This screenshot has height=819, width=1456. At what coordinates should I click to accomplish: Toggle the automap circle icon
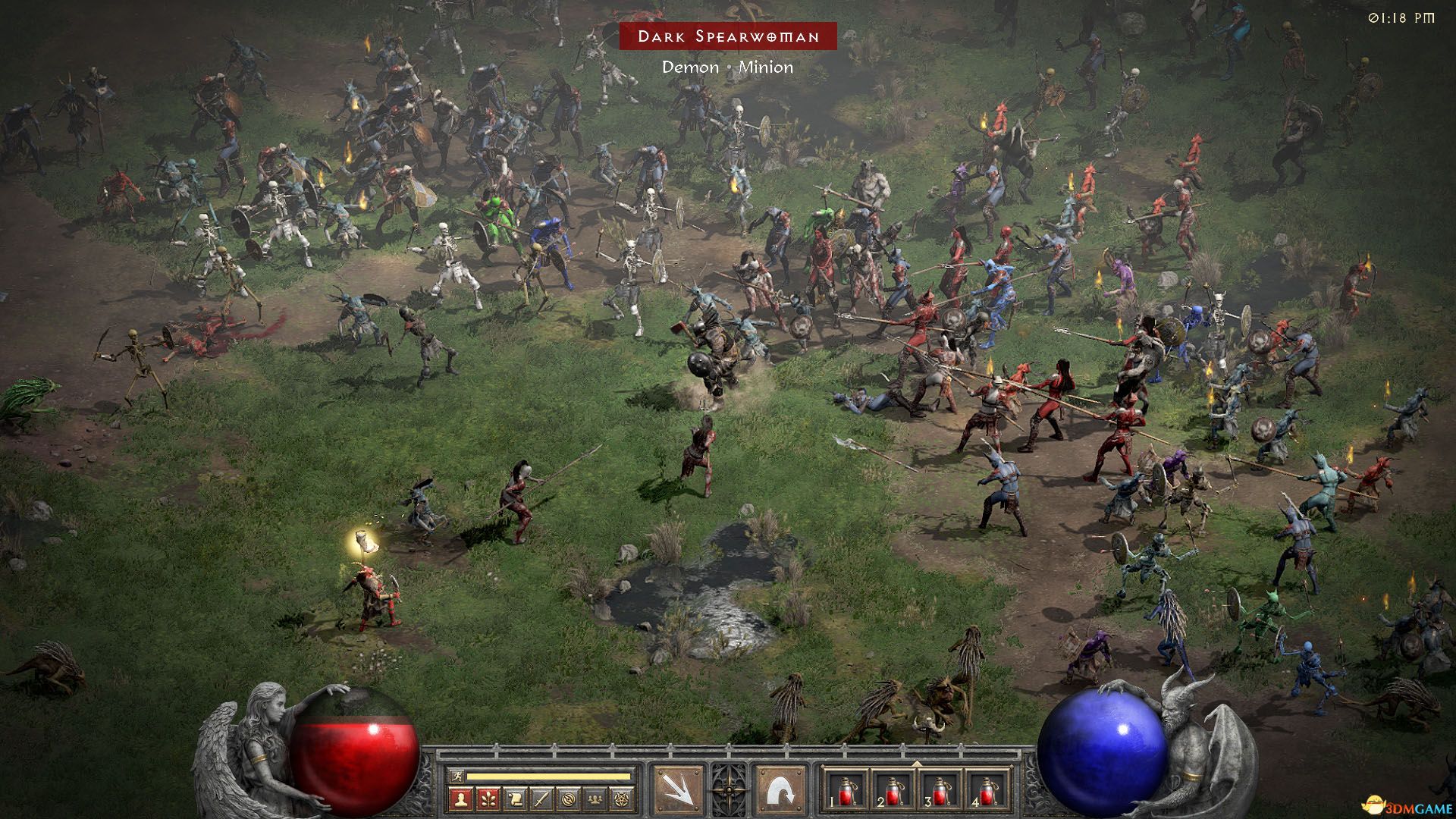tap(569, 798)
